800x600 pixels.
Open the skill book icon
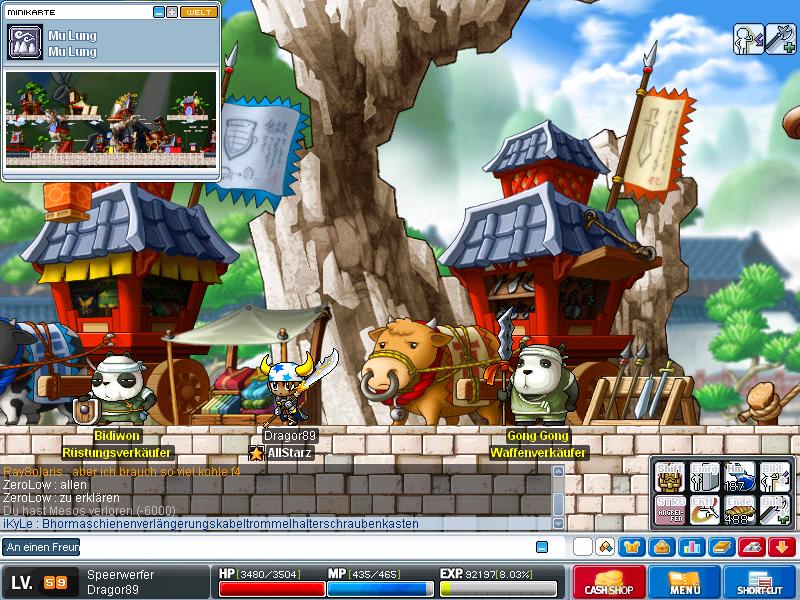(x=722, y=547)
